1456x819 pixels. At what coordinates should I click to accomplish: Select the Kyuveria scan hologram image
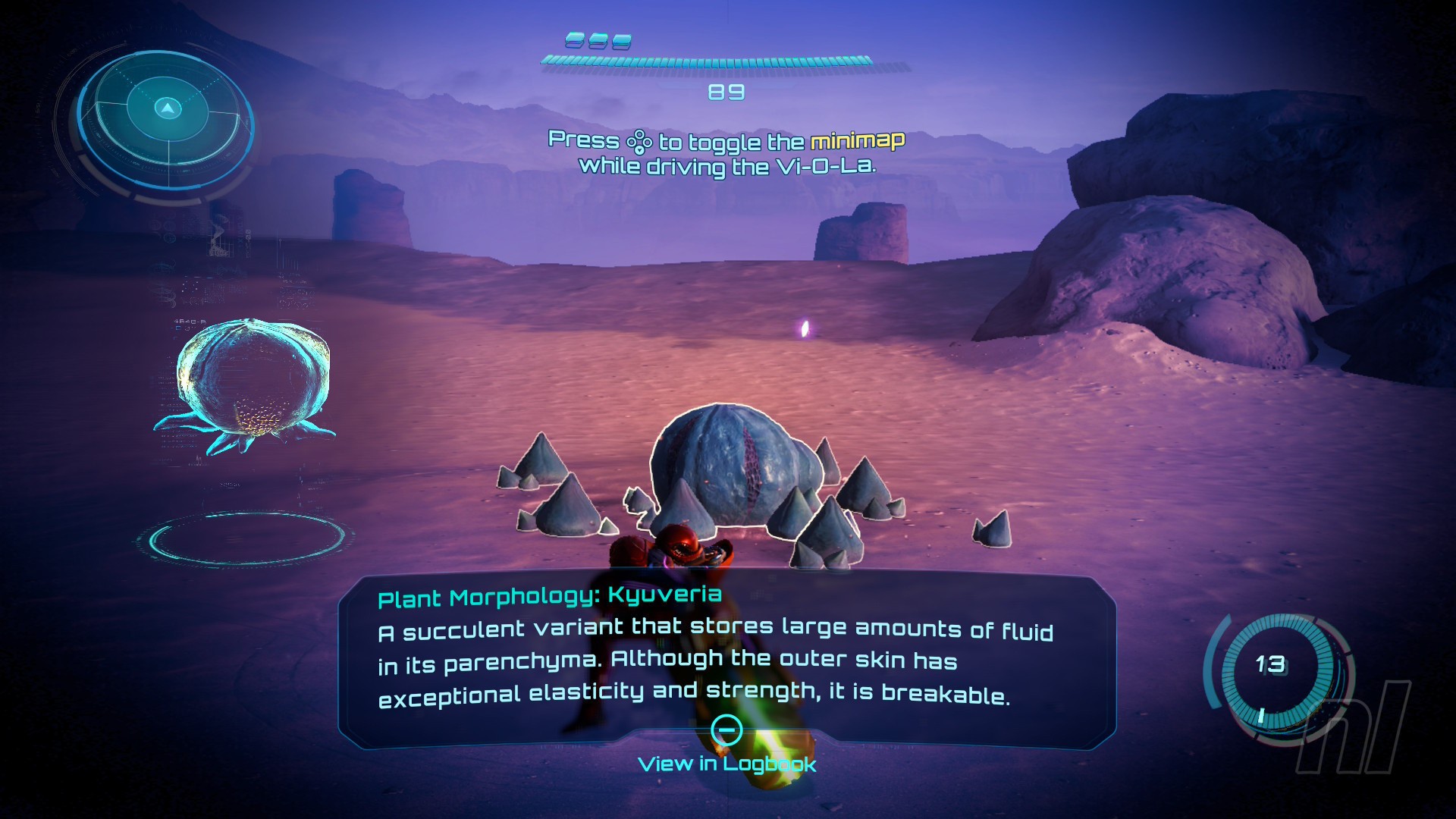[252, 384]
